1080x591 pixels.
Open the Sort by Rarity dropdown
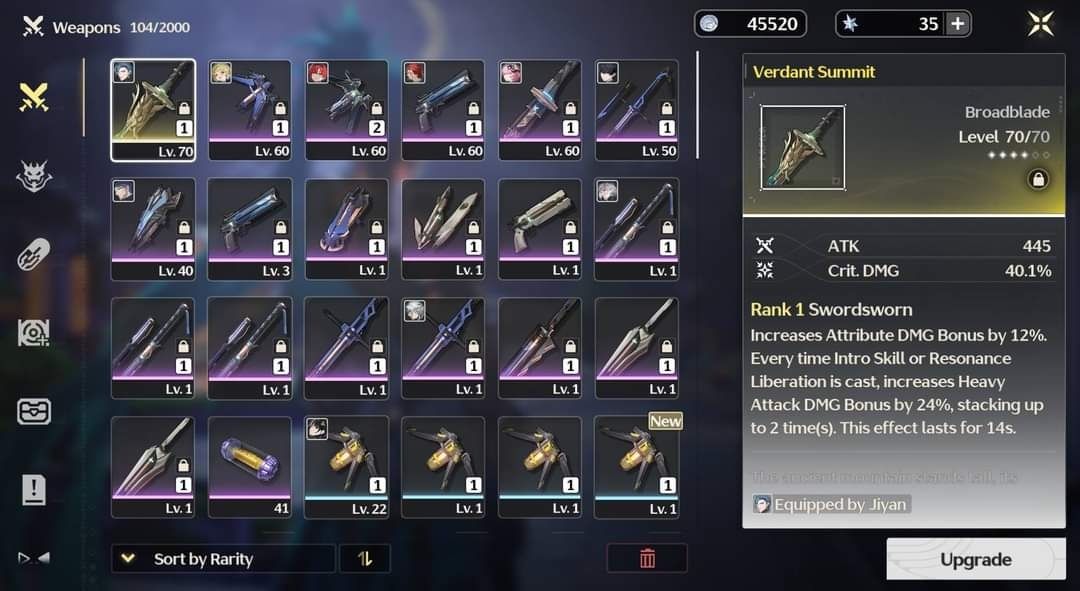pyautogui.click(x=222, y=559)
